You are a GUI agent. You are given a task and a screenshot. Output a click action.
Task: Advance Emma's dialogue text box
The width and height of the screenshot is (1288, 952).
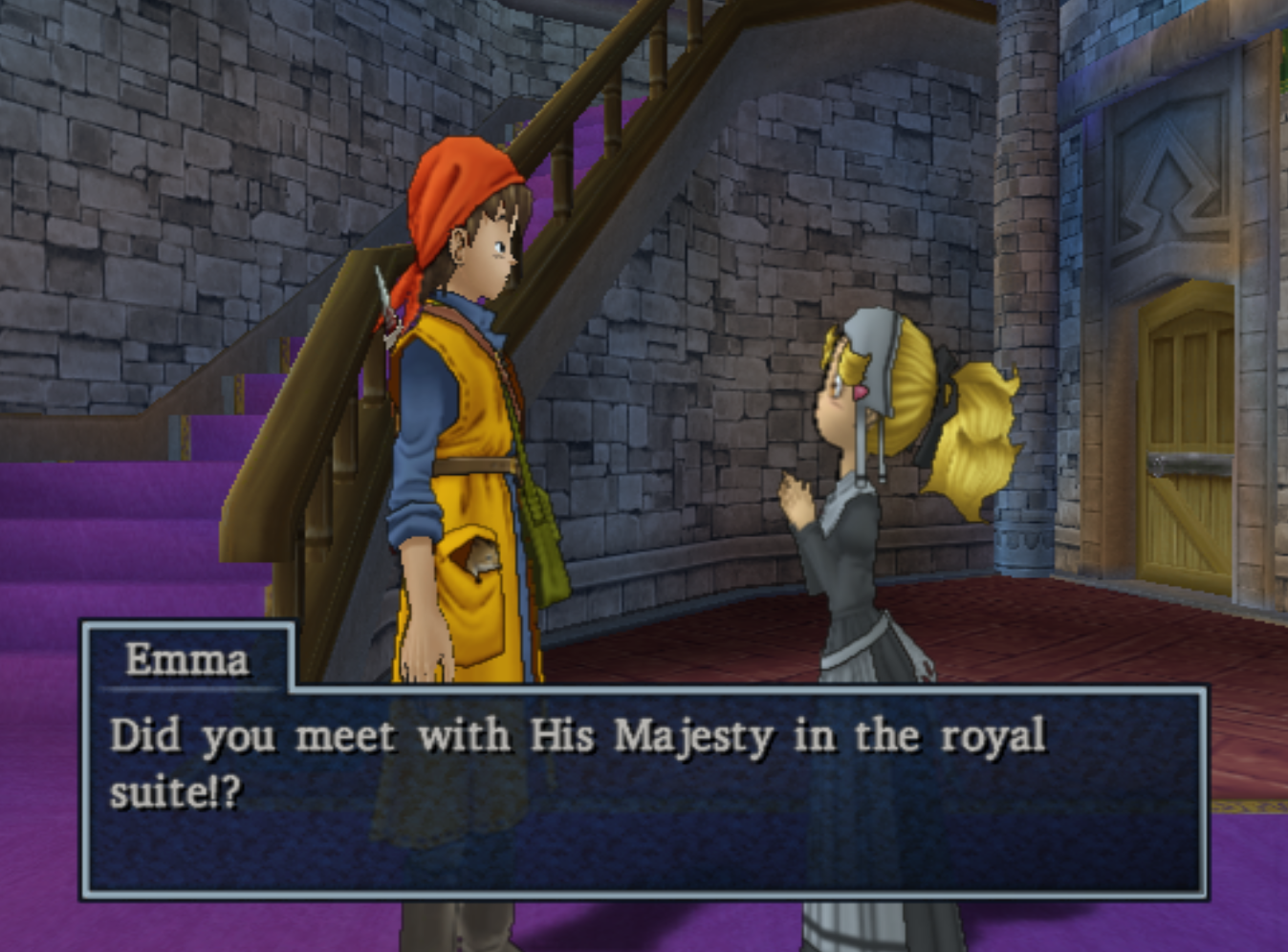point(644,791)
